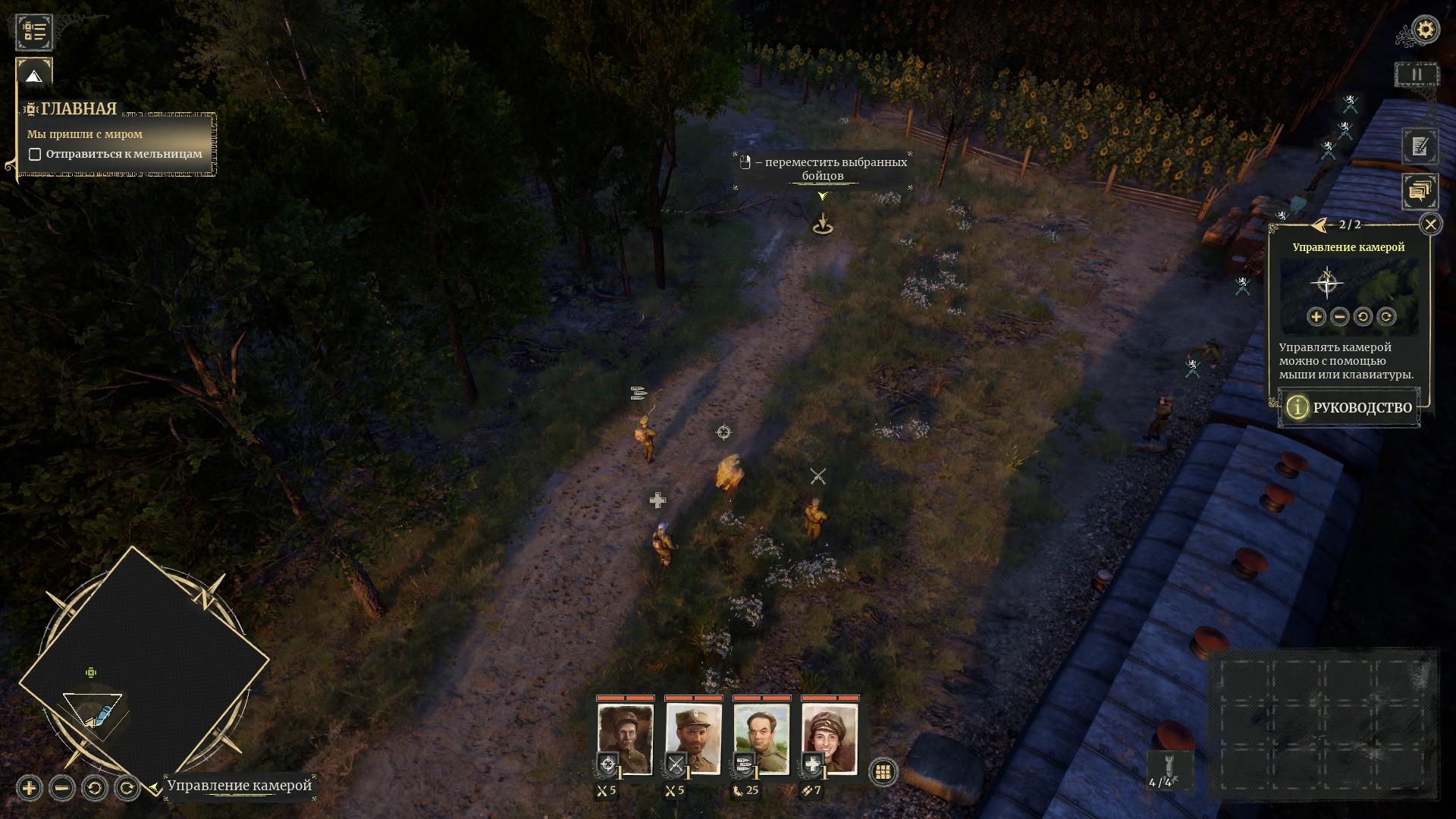Open the squad grid button beside portraits

(882, 772)
